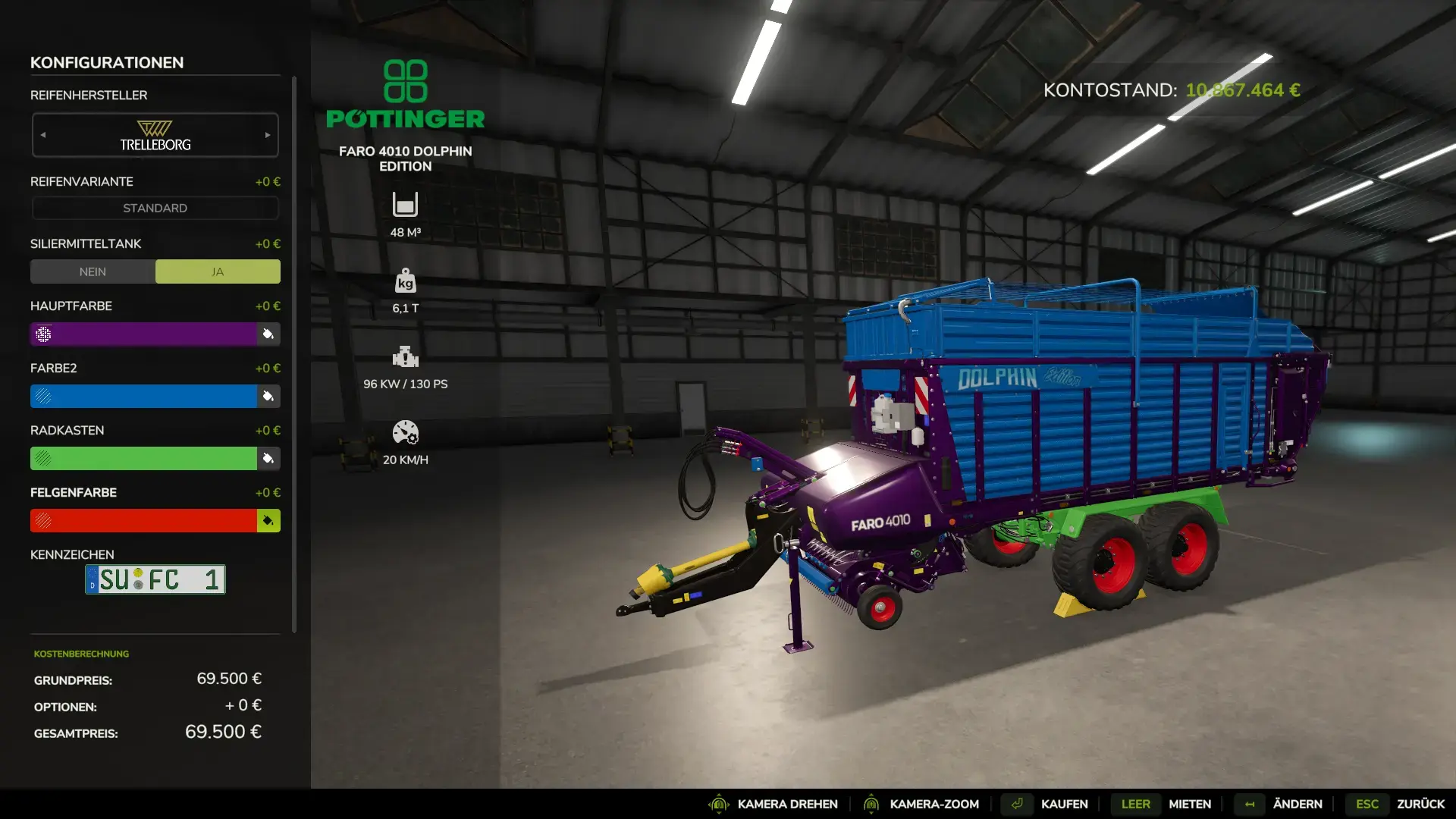Screen dimensions: 1456x819
Task: Pick the purple Hauptfarbe color bar
Action: pos(144,334)
